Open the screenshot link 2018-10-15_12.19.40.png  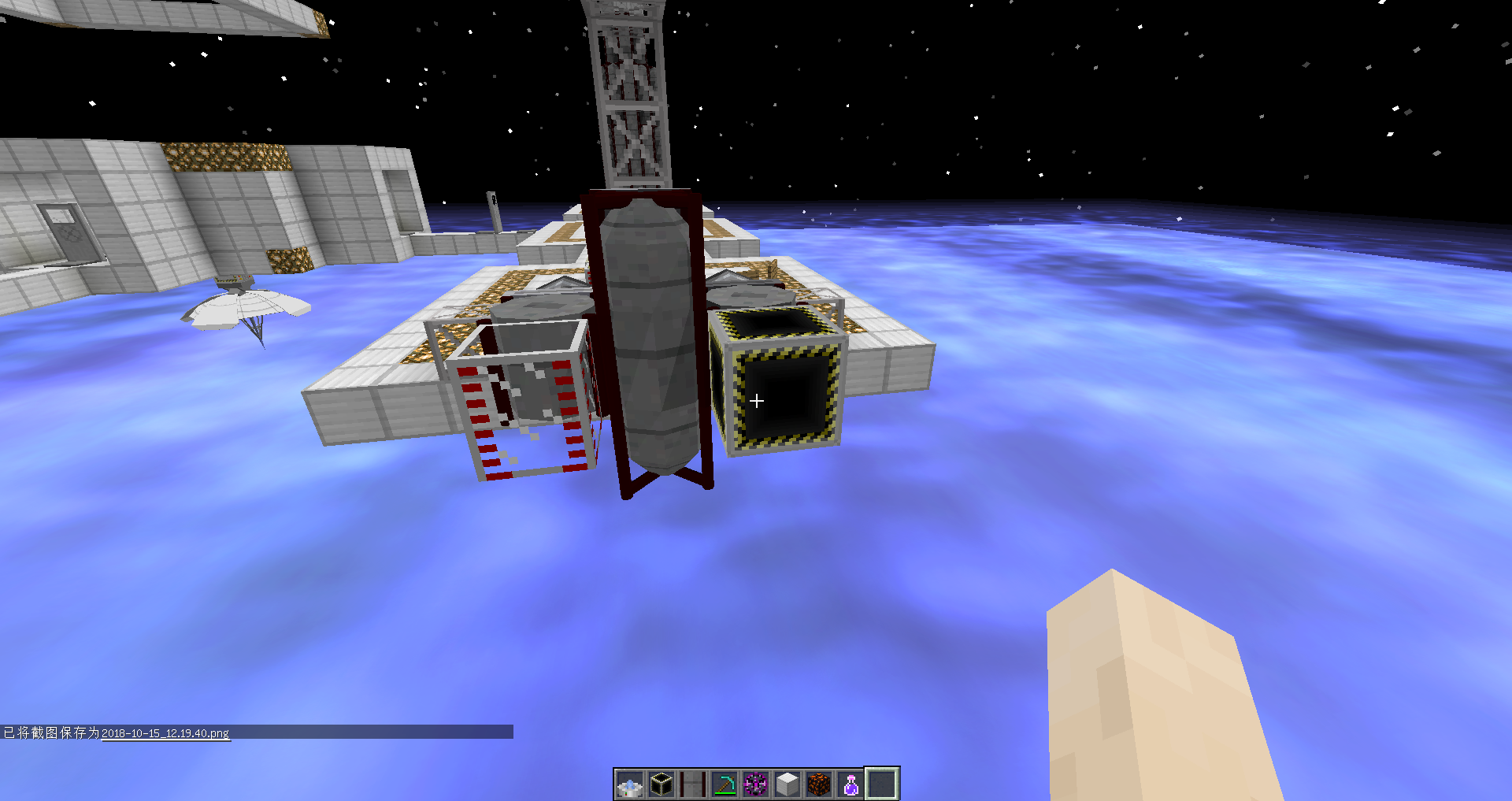pyautogui.click(x=165, y=732)
